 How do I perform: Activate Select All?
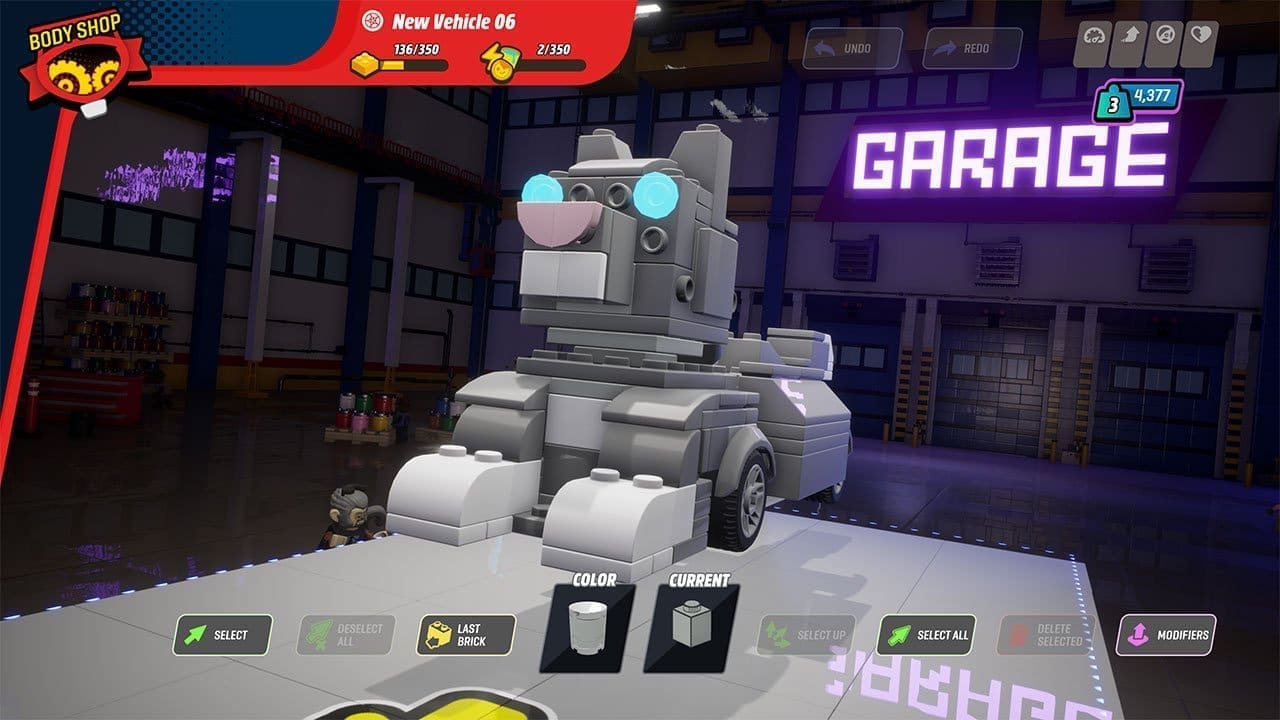click(925, 634)
